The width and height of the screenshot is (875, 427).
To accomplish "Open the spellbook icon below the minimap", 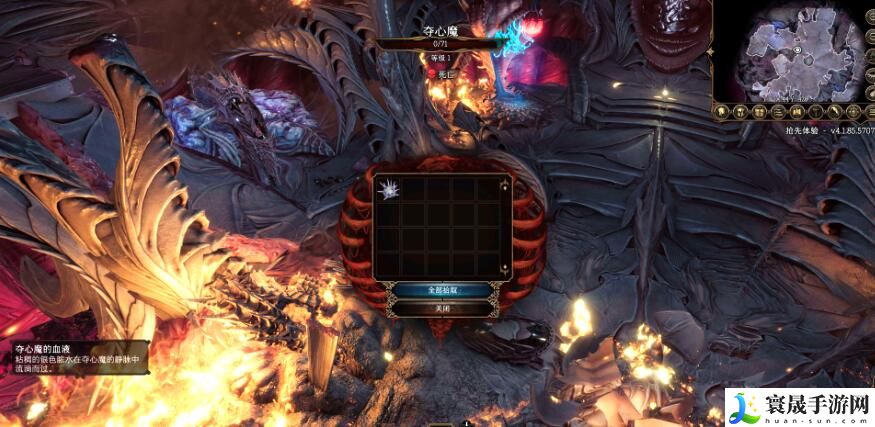I will (797, 112).
